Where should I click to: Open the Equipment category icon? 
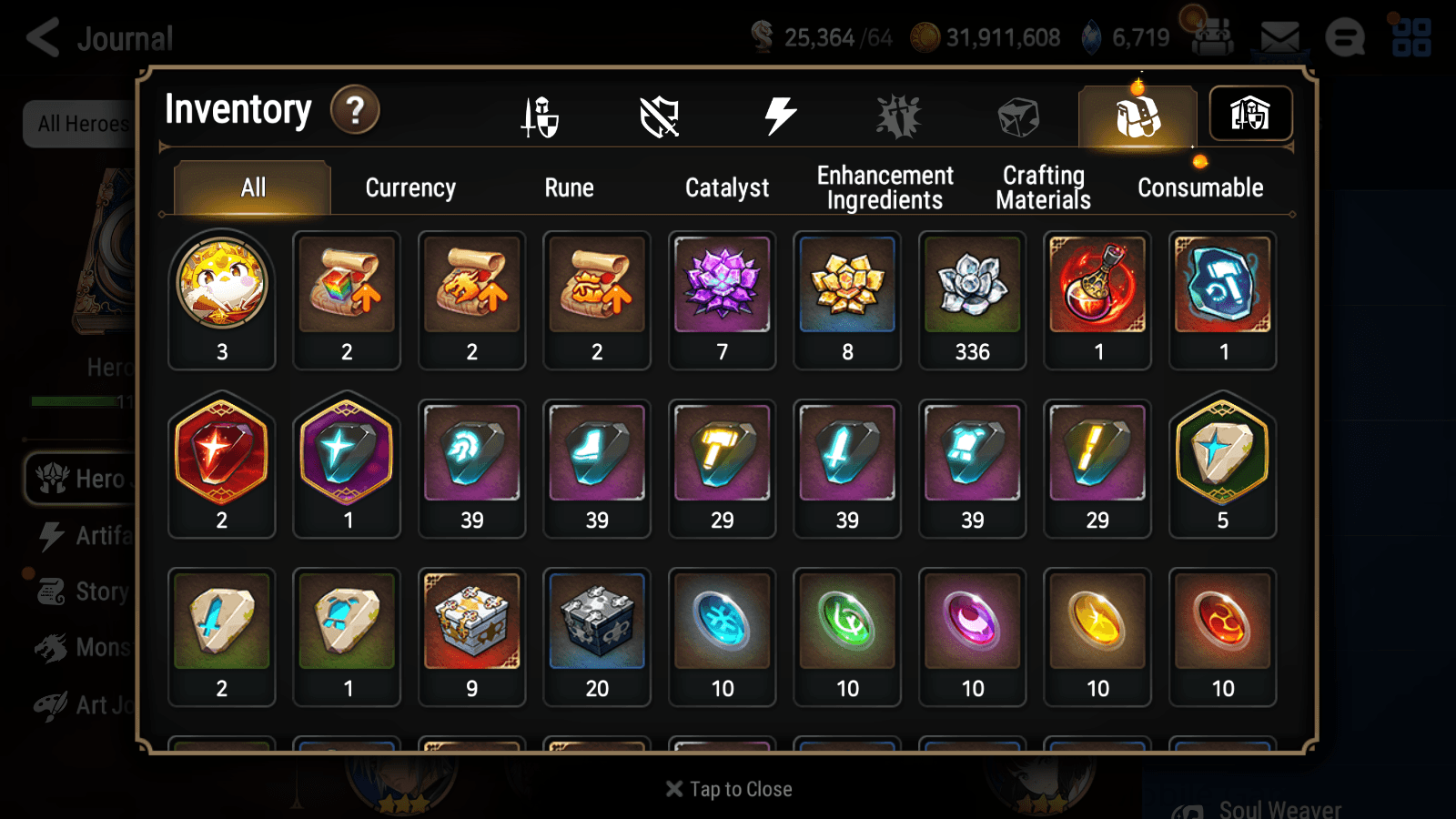click(539, 115)
